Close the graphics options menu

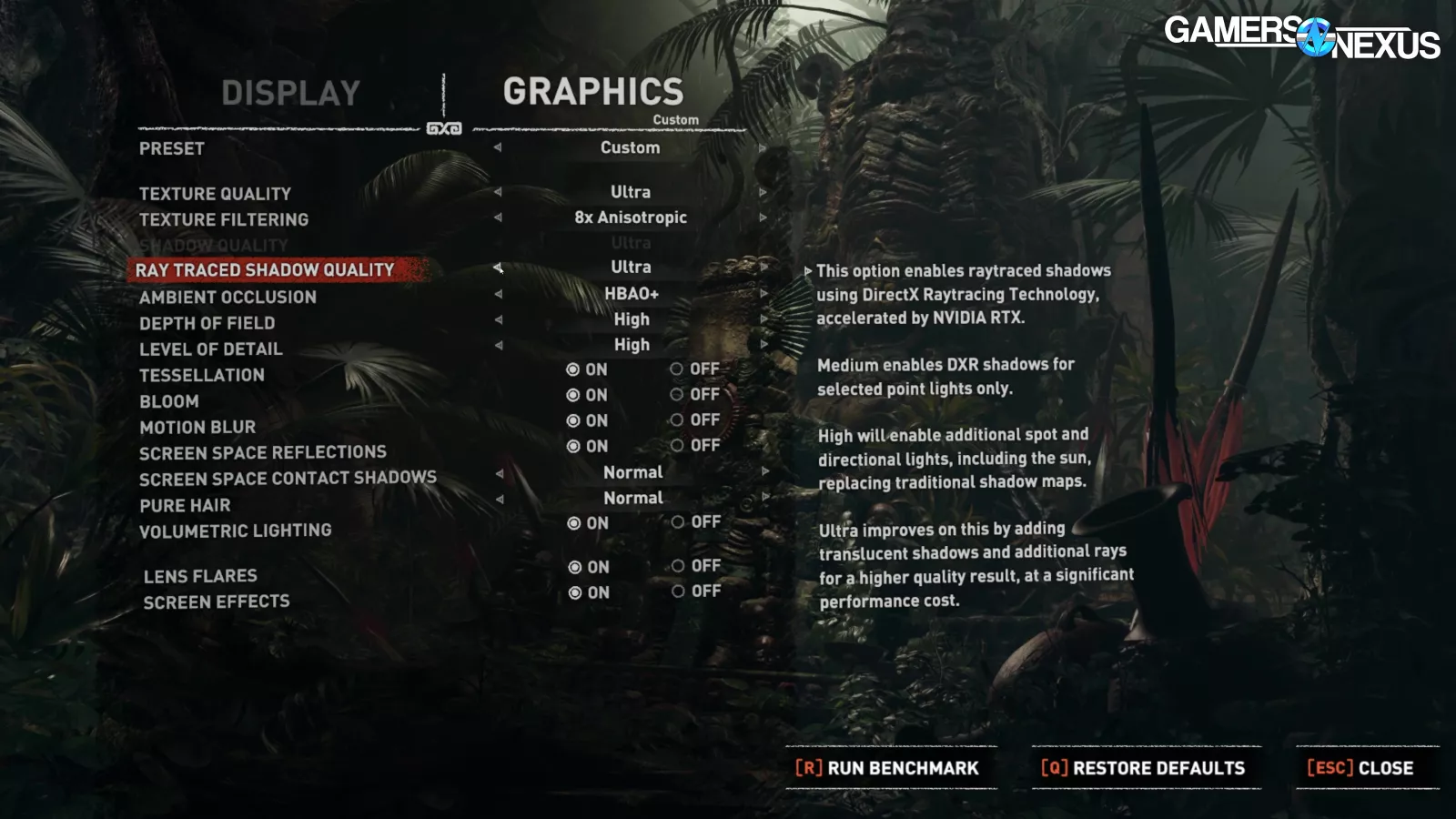[1360, 768]
